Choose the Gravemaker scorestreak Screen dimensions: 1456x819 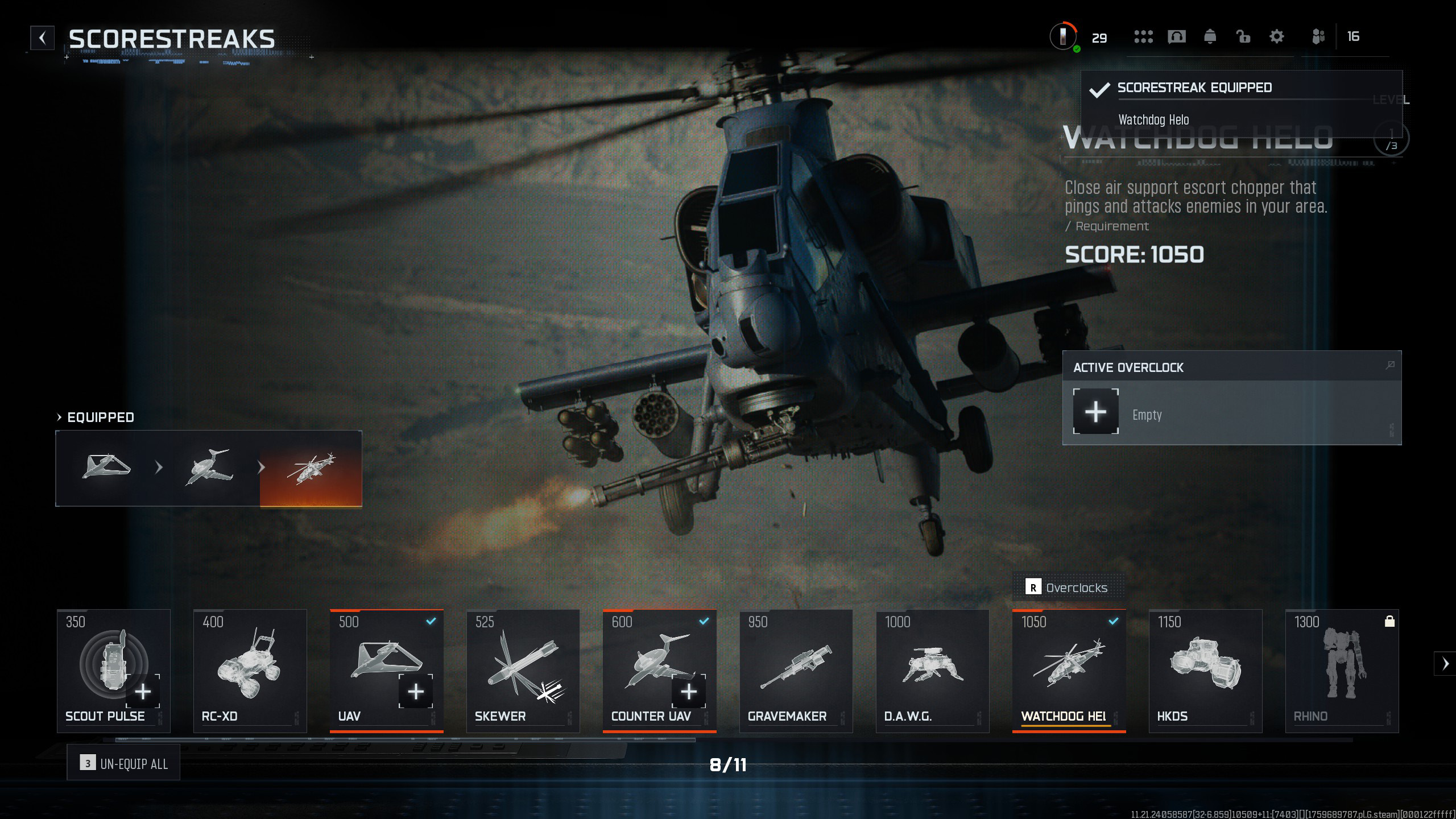point(796,670)
